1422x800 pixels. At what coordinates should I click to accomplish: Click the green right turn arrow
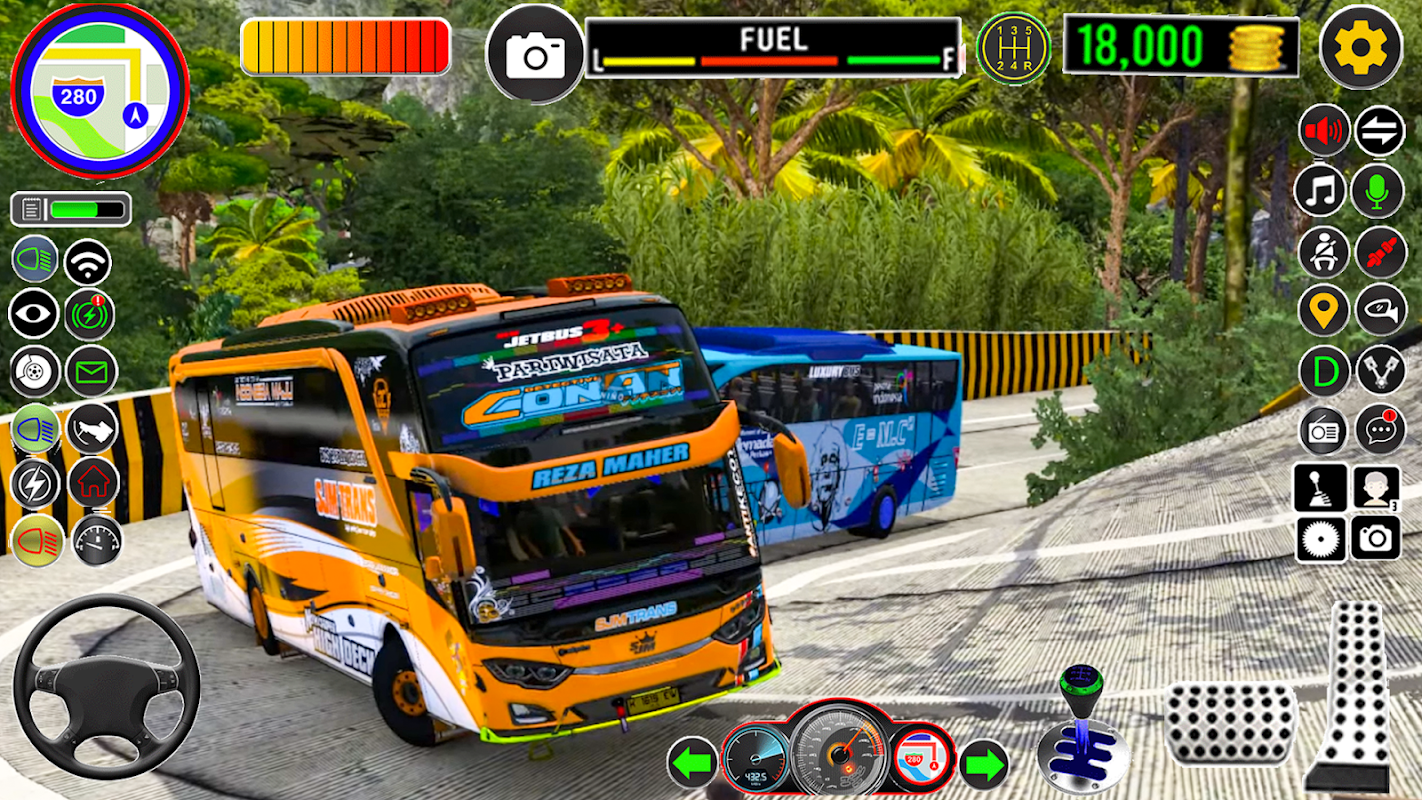click(x=984, y=765)
